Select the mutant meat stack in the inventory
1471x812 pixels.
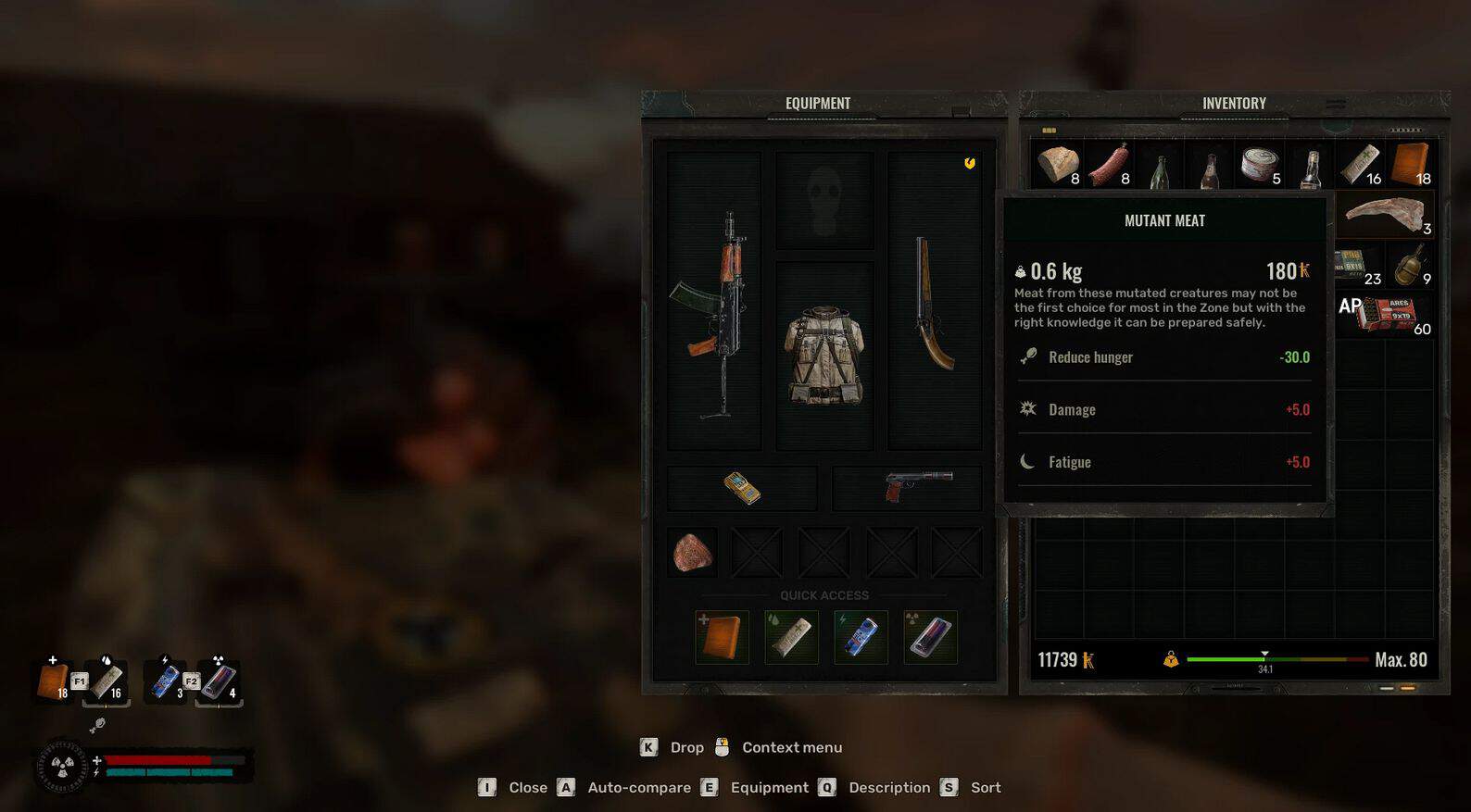coord(1385,215)
